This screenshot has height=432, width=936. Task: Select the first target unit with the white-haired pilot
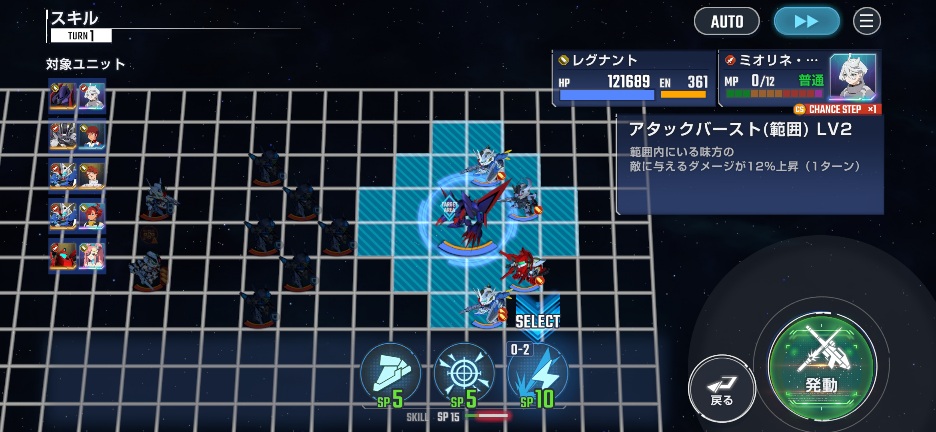pyautogui.click(x=78, y=98)
